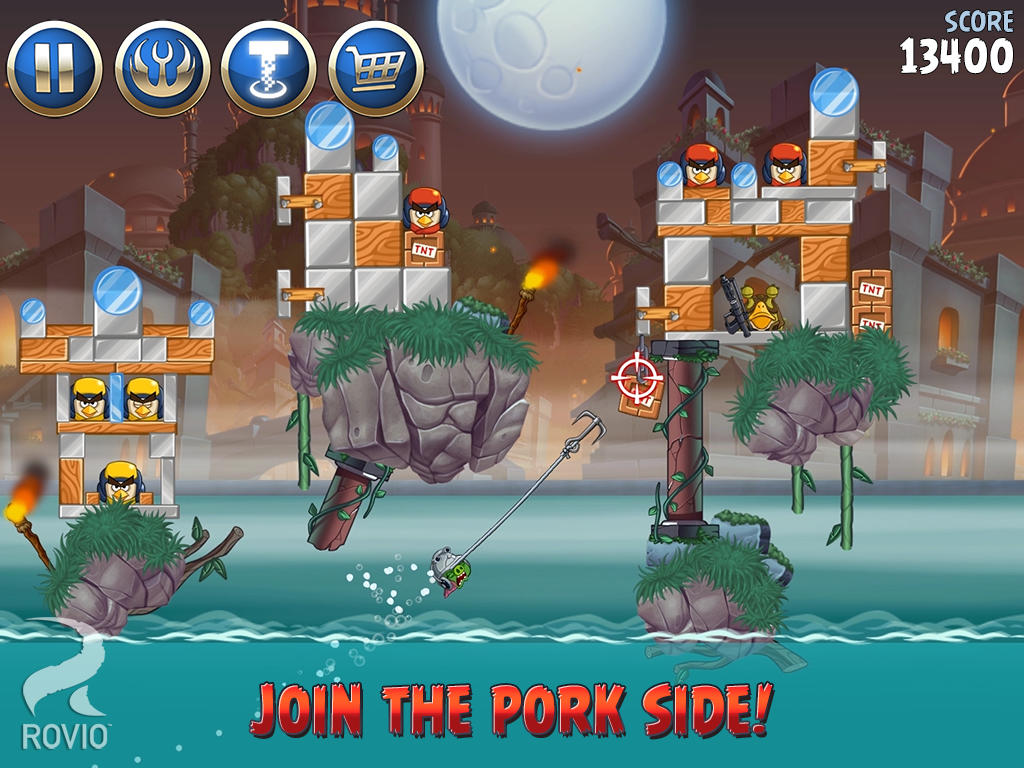
Task: Open the character swap emblem button
Action: 162,69
